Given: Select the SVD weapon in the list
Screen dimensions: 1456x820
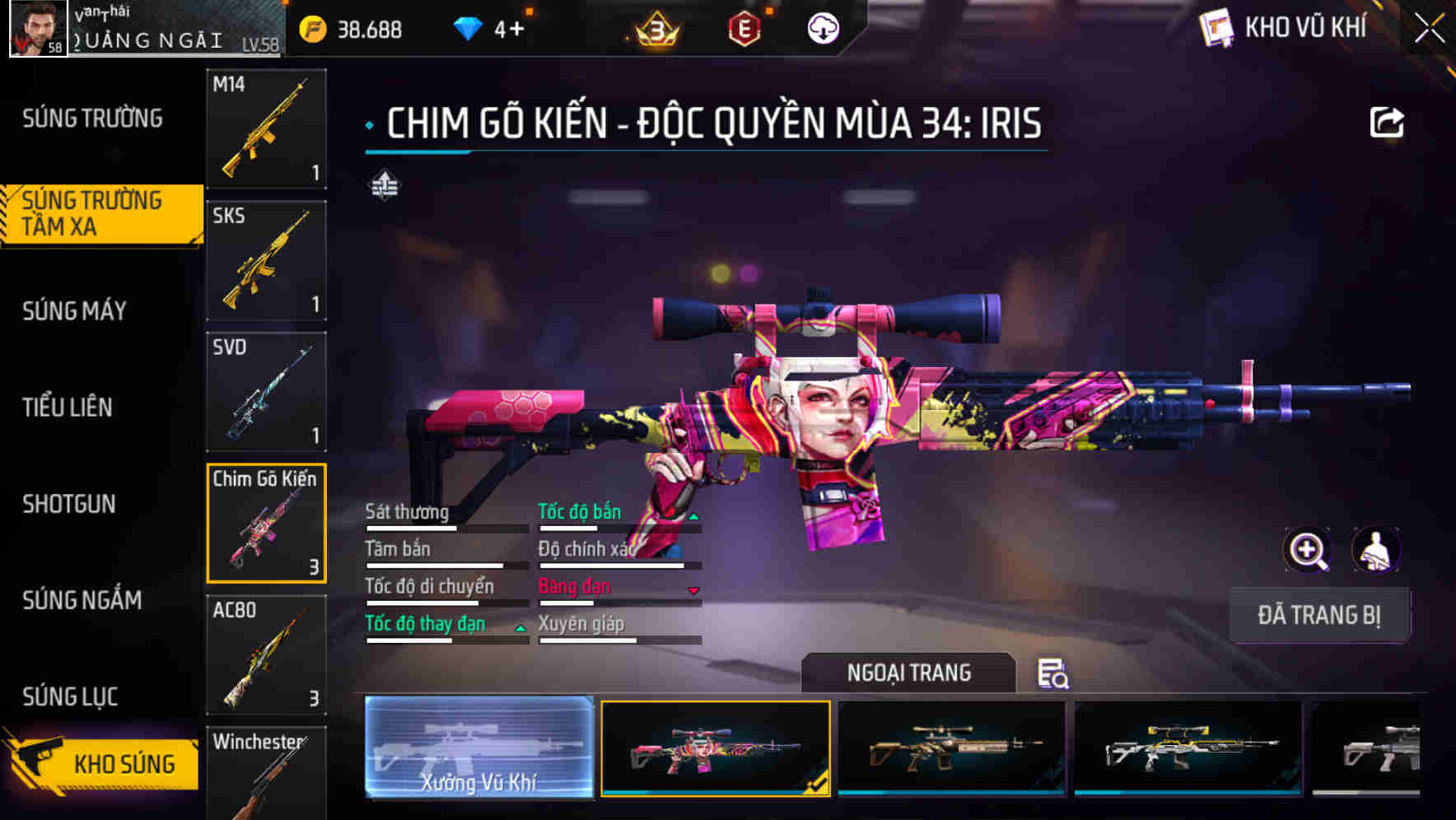Looking at the screenshot, I should click(x=265, y=390).
